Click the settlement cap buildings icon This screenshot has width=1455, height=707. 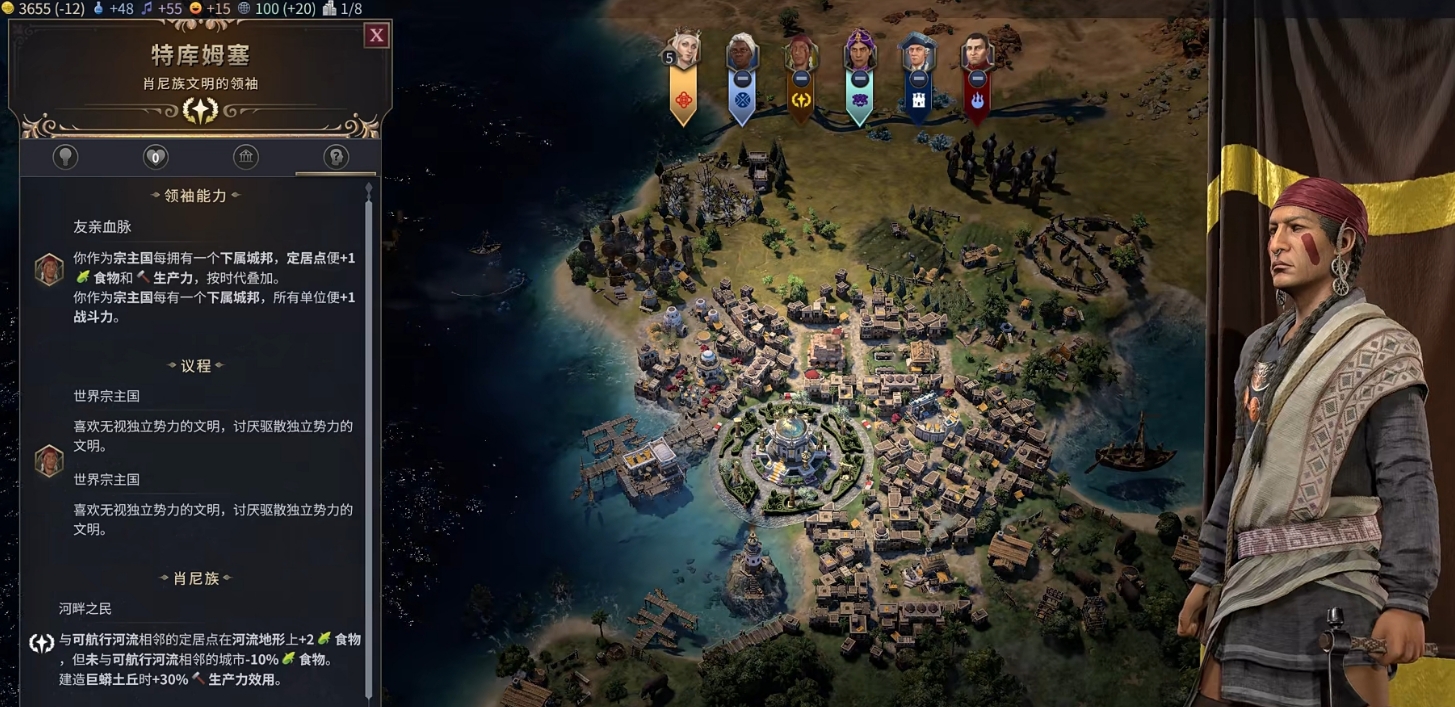[328, 9]
